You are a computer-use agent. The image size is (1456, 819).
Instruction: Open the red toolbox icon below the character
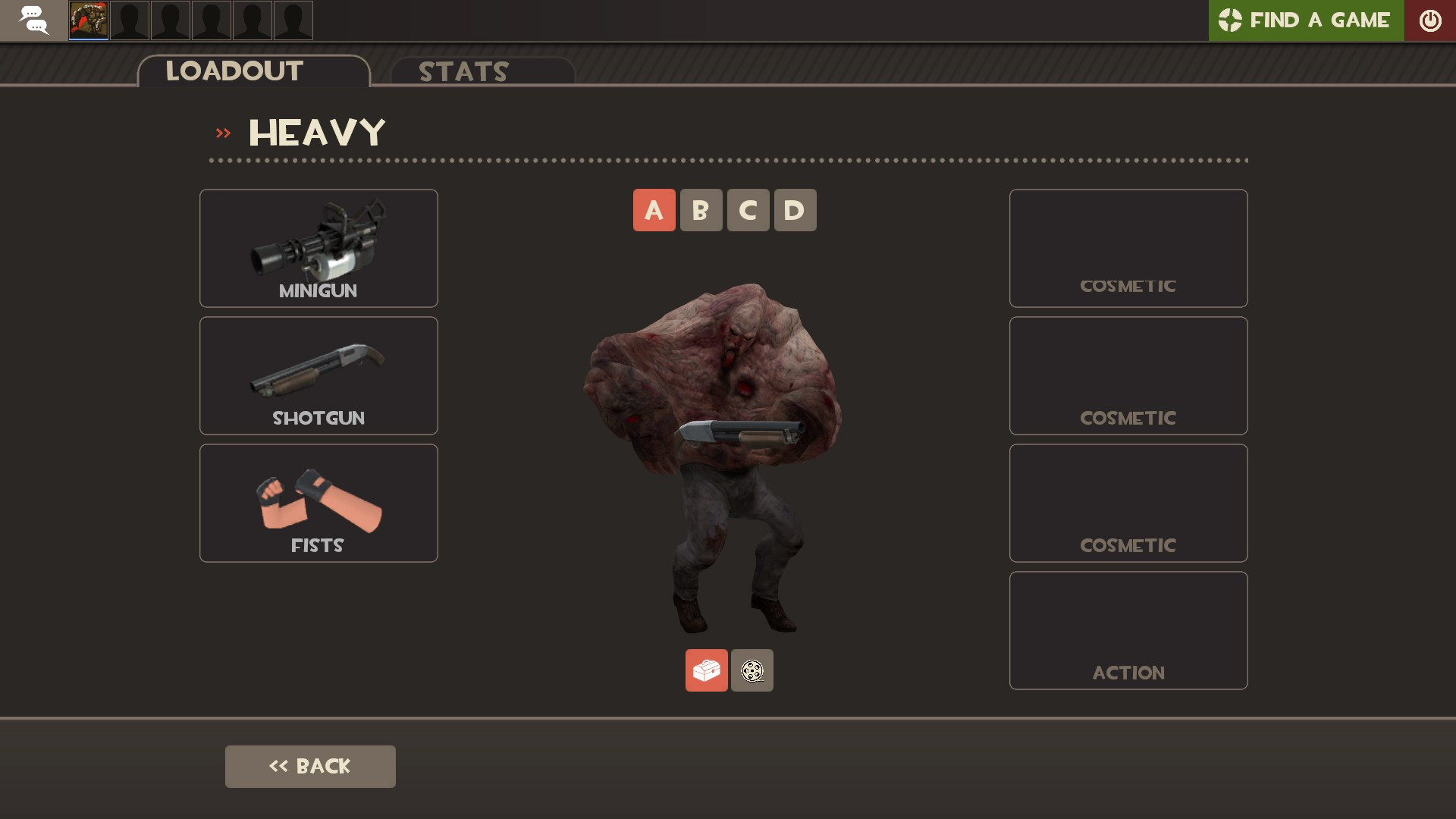(706, 670)
